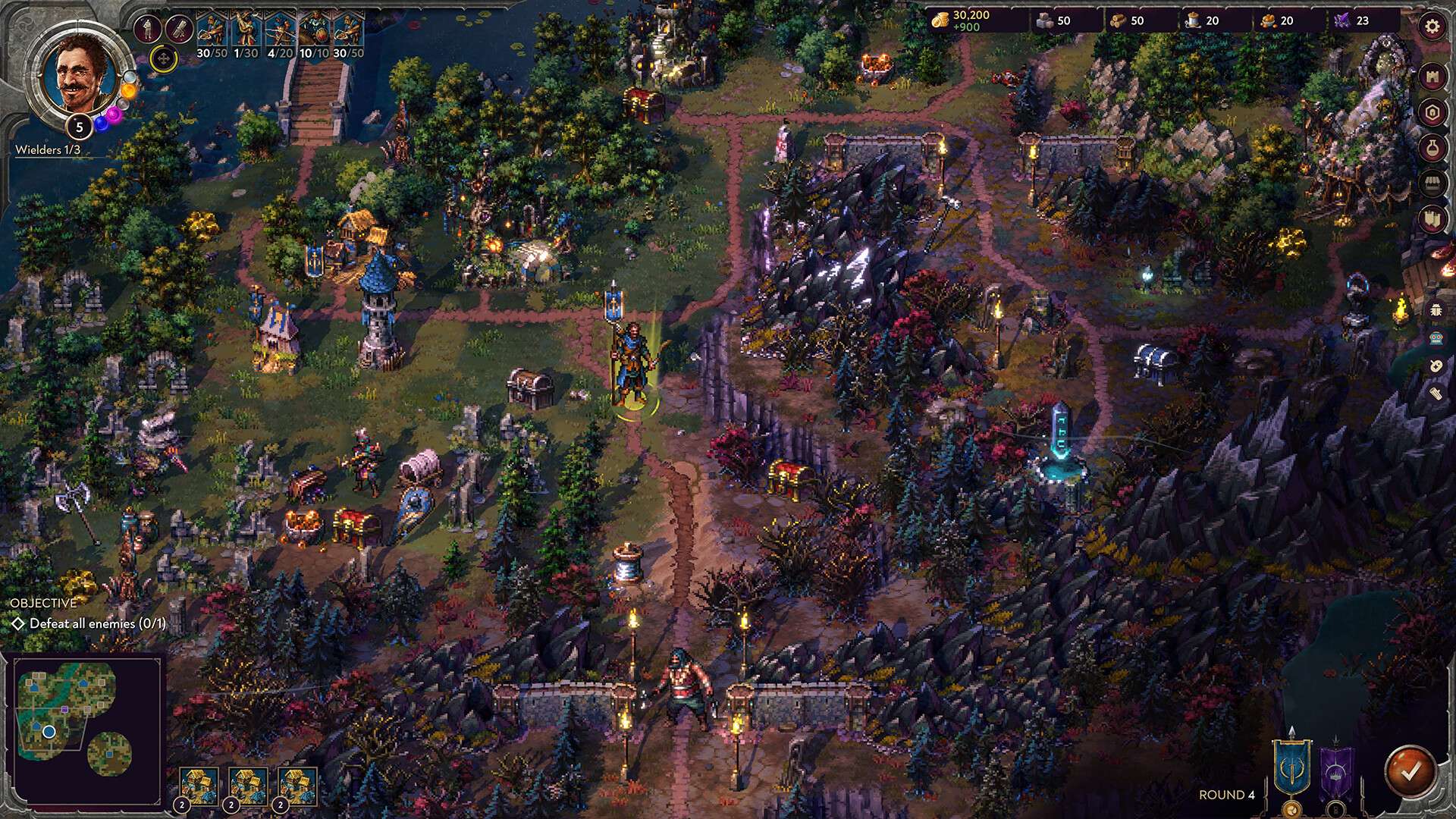
Task: Click the bug icon on right edge
Action: click(x=1436, y=309)
